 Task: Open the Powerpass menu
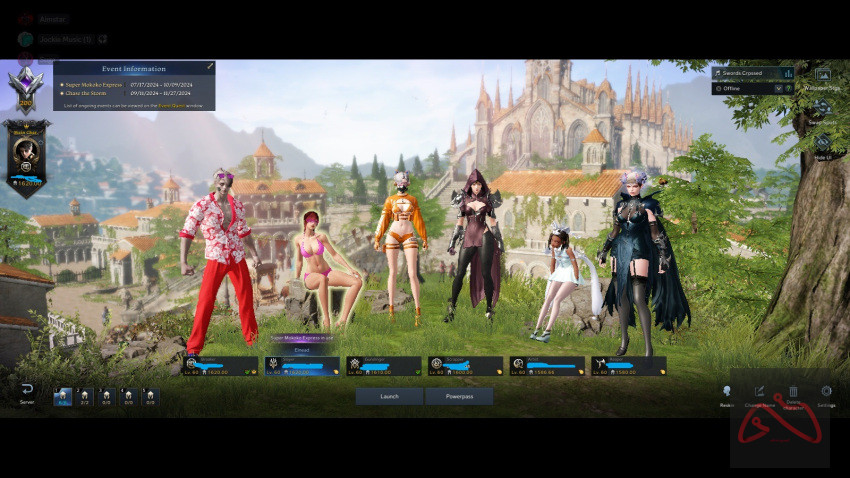click(459, 396)
